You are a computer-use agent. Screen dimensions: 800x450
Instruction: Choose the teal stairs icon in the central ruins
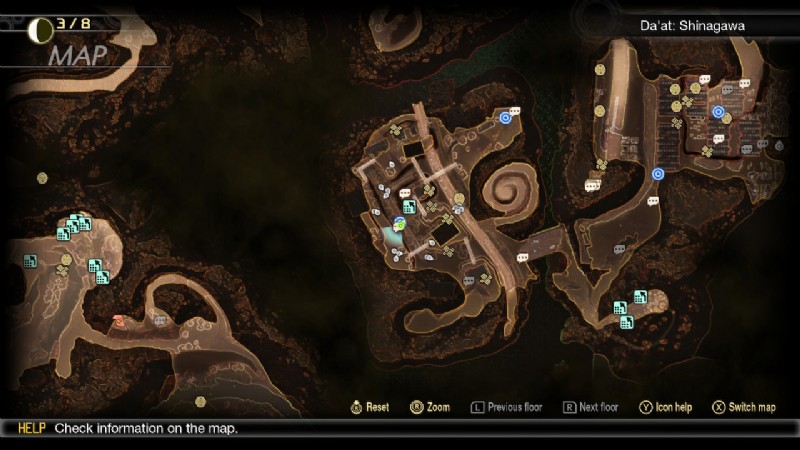(409, 208)
